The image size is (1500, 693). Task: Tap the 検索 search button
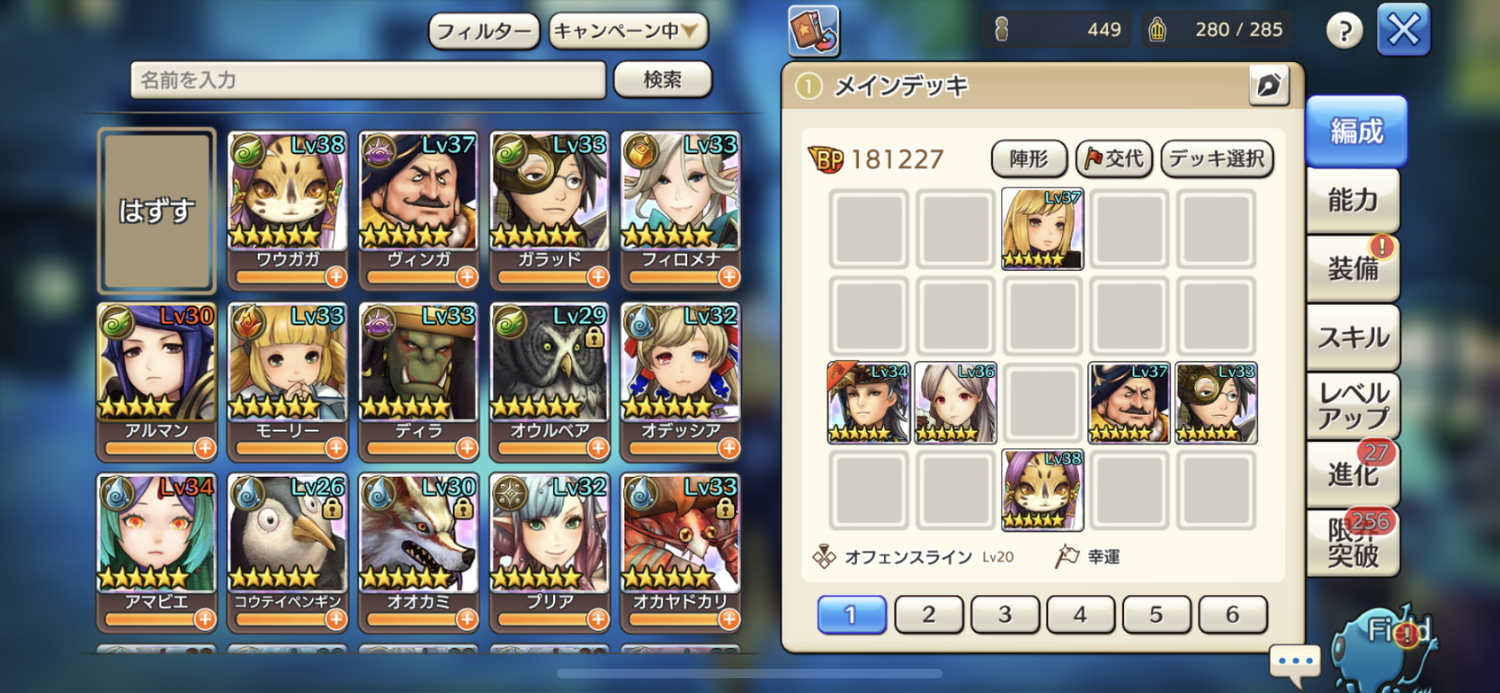click(x=662, y=80)
